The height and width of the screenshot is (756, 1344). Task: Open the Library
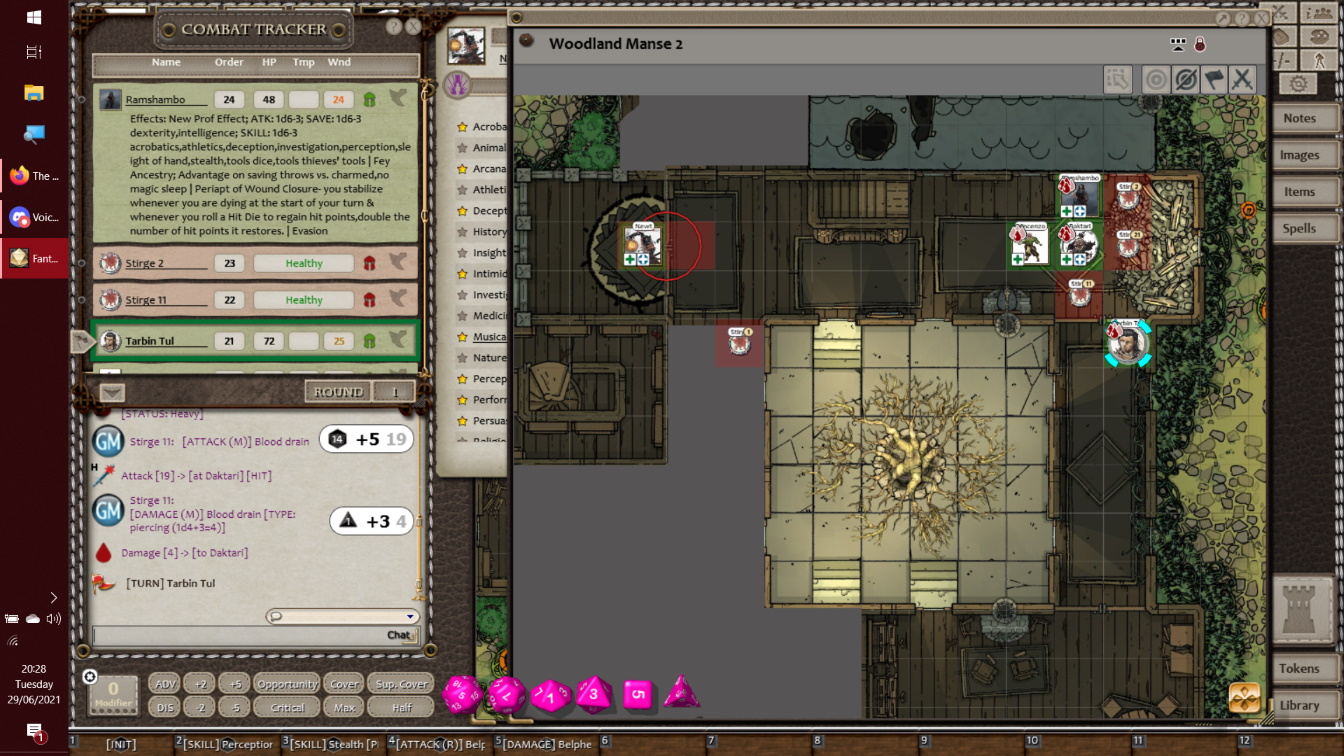pos(1299,705)
